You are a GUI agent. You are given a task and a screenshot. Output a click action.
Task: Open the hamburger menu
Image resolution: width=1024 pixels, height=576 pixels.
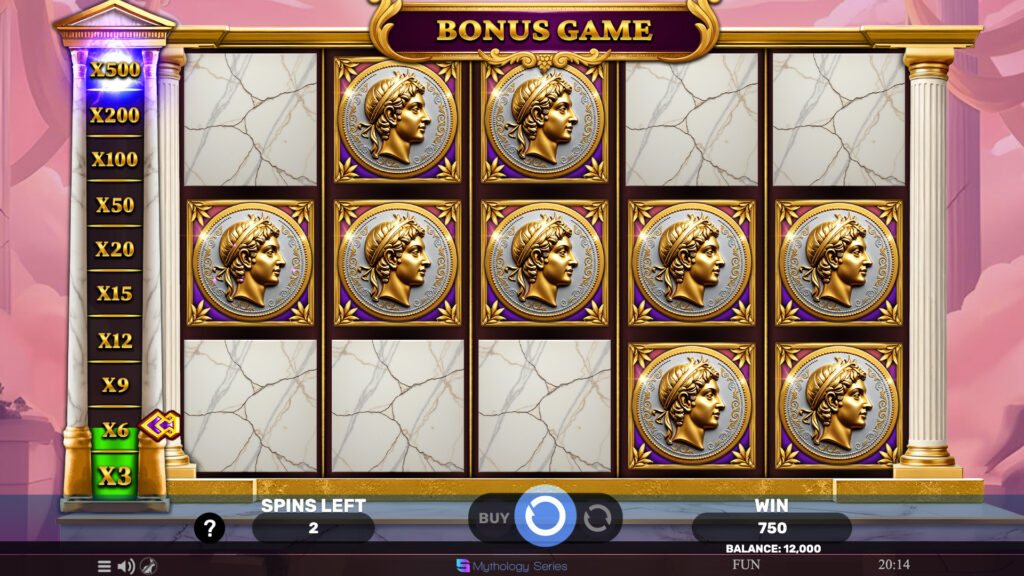tap(104, 566)
